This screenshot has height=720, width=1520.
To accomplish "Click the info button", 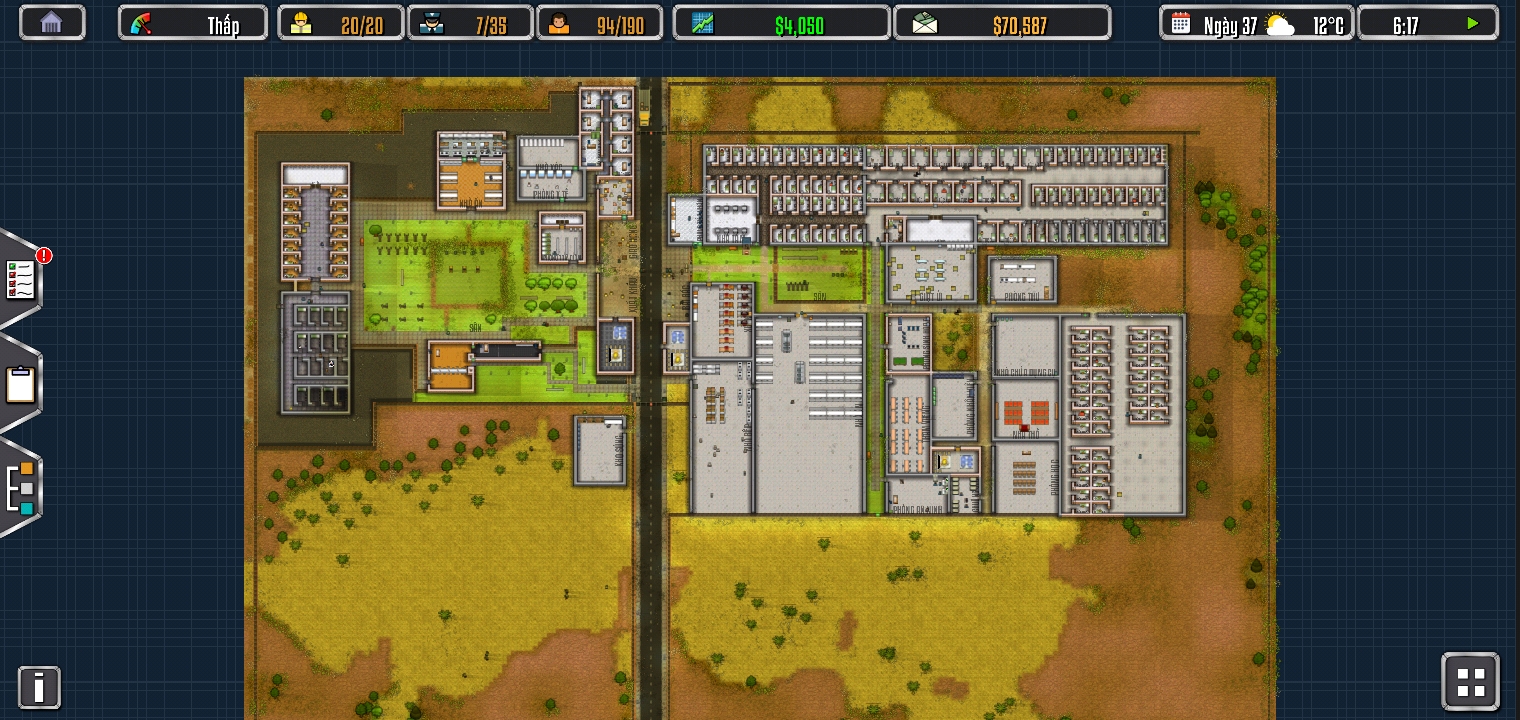I will 39,688.
